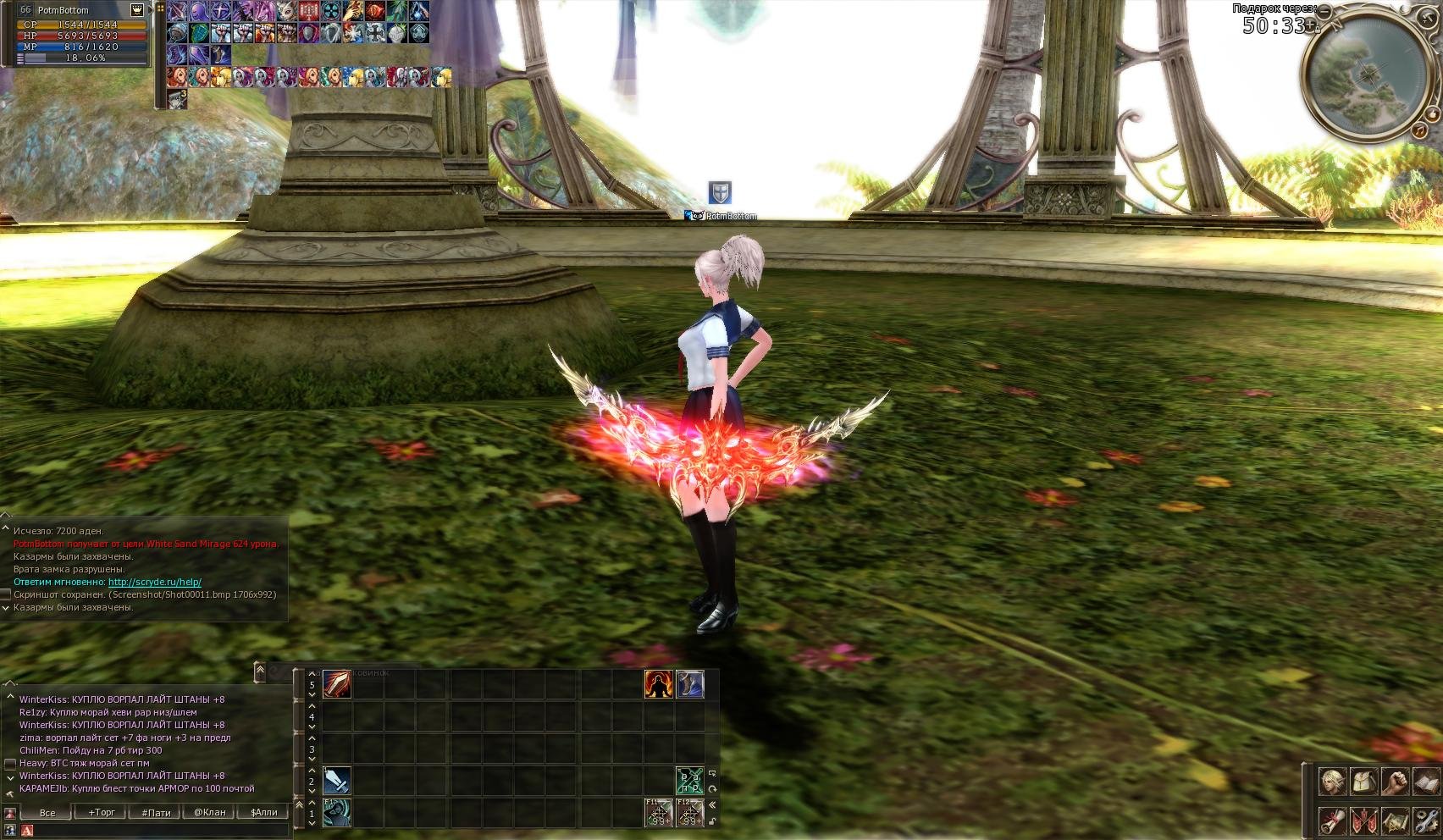Open the skills open book icon
Viewport: 1443px width, 840px height.
coord(1426,782)
